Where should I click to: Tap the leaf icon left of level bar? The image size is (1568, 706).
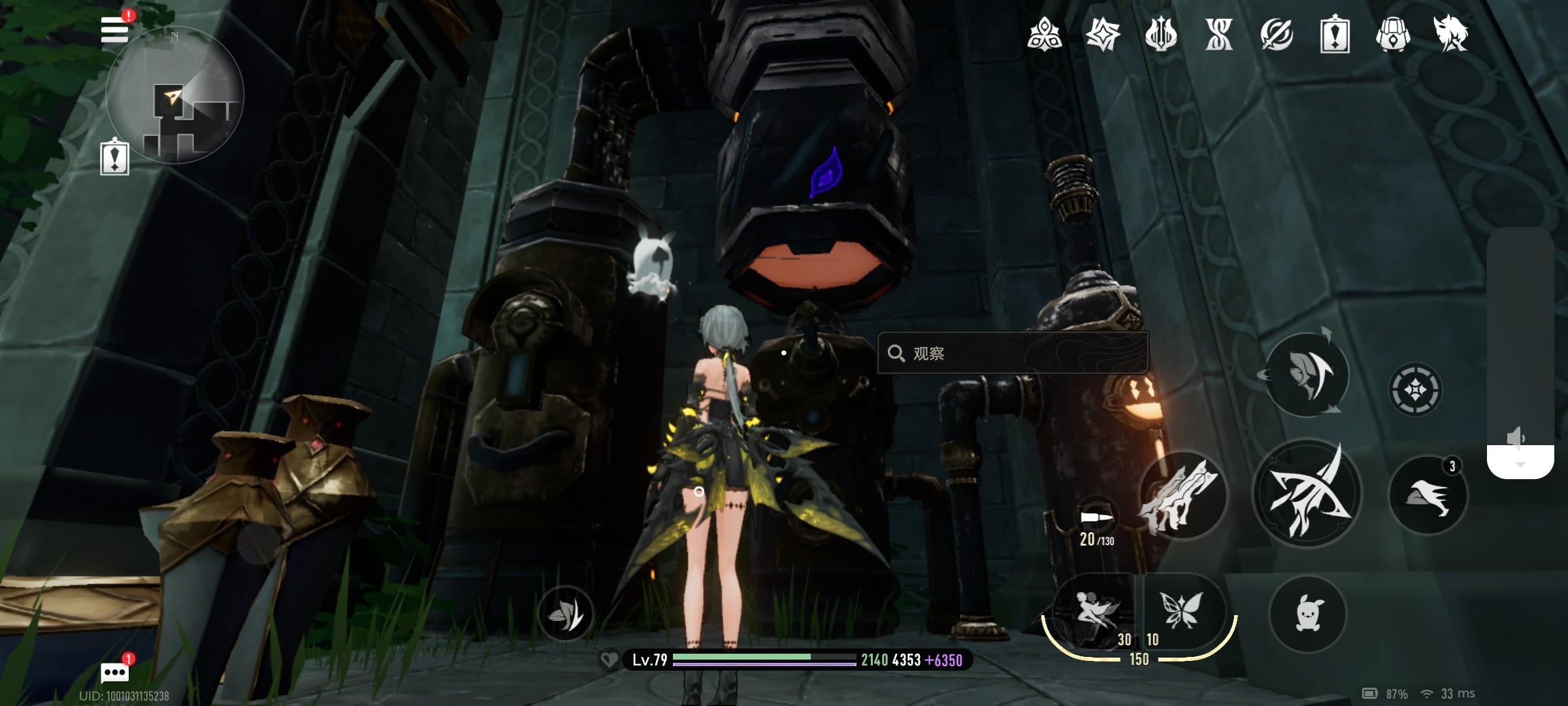(565, 613)
